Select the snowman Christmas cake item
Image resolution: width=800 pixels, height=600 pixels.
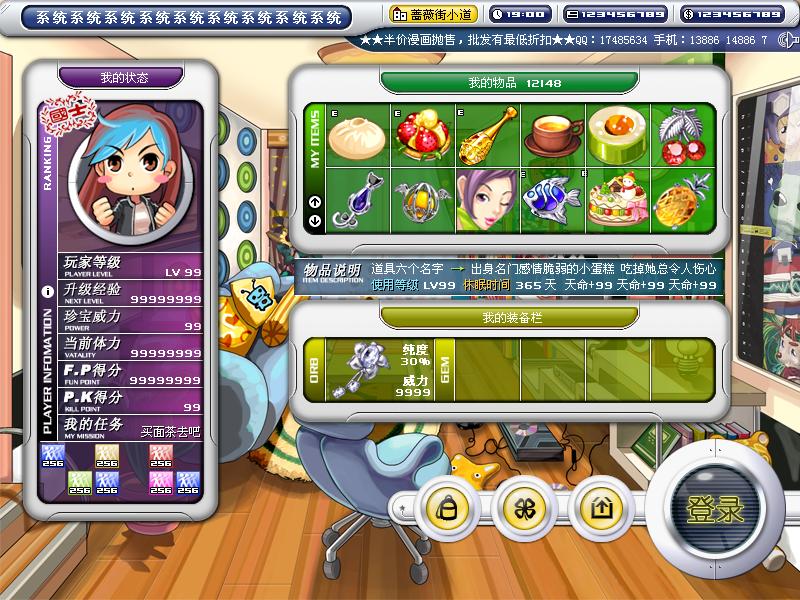pyautogui.click(x=617, y=199)
